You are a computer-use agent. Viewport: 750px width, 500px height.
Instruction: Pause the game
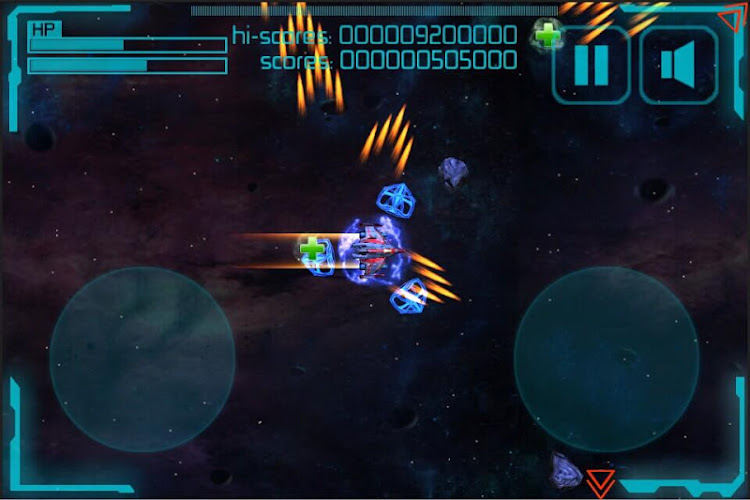coord(591,66)
